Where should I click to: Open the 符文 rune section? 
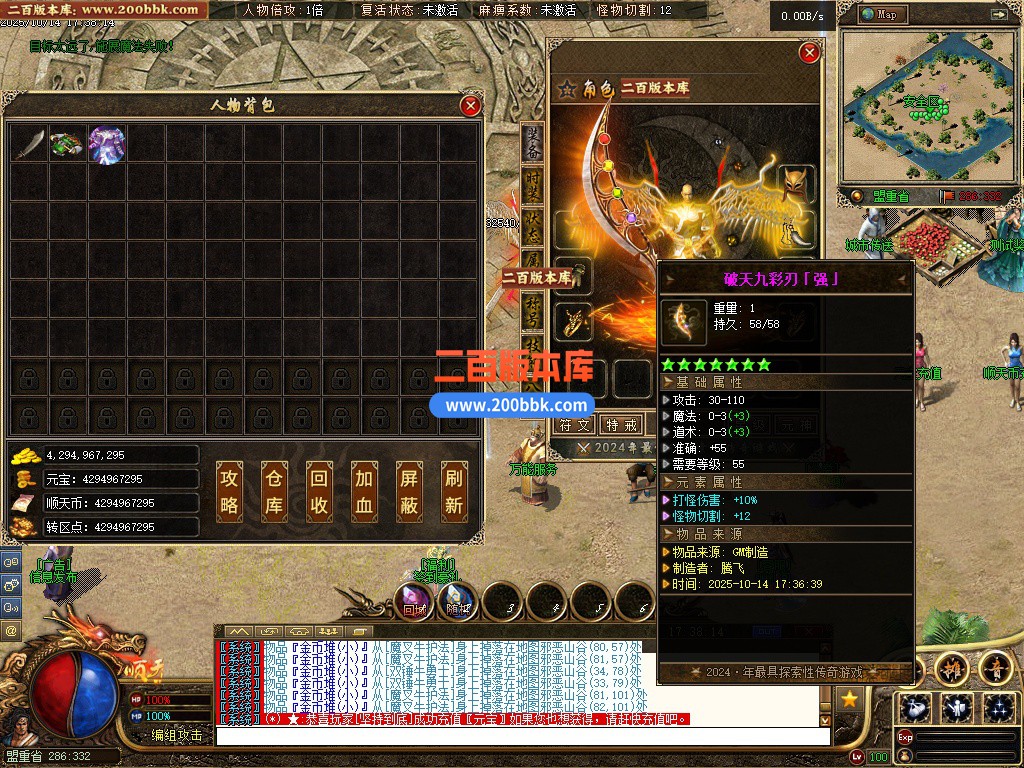575,425
